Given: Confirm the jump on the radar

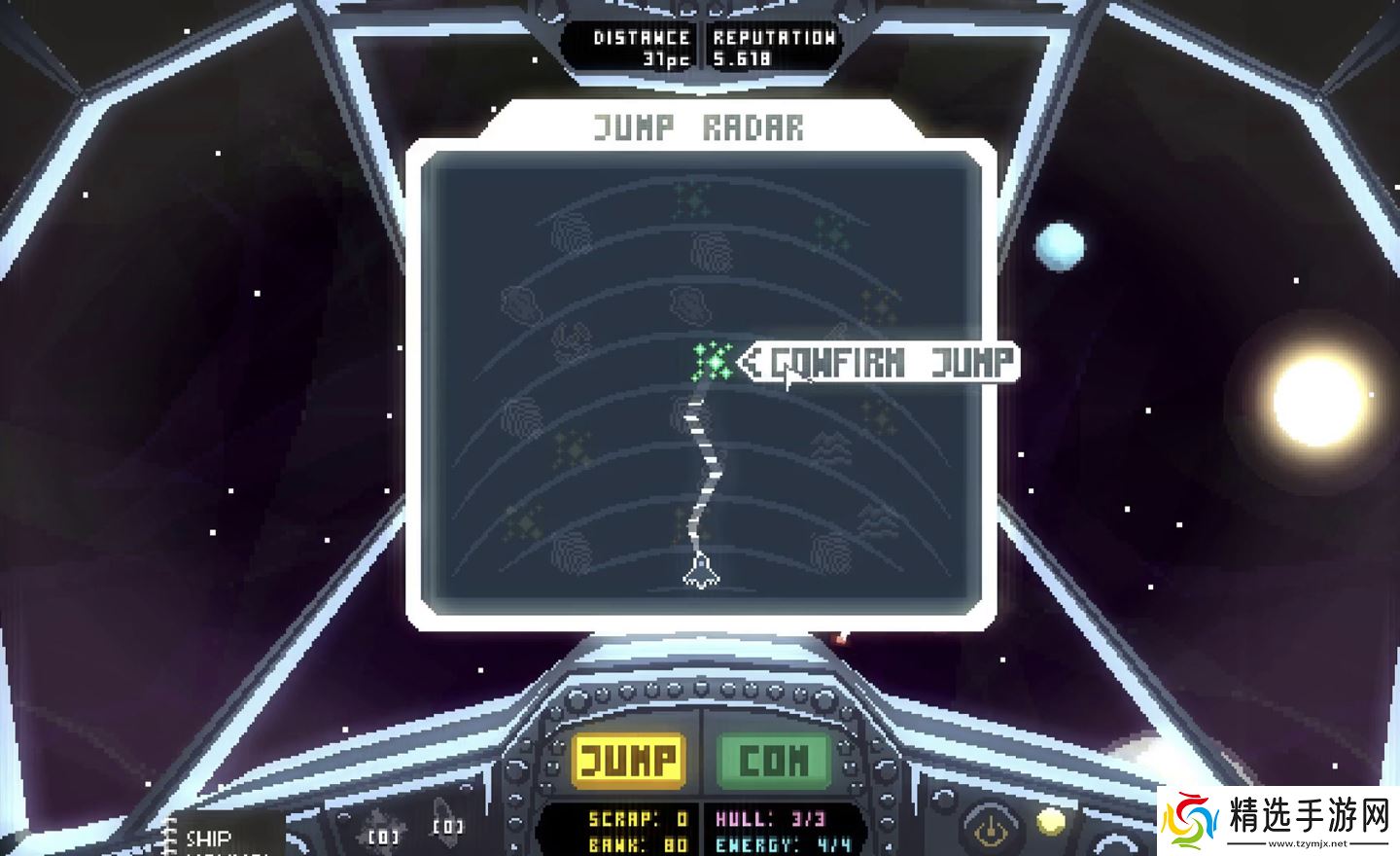Looking at the screenshot, I should pos(889,363).
